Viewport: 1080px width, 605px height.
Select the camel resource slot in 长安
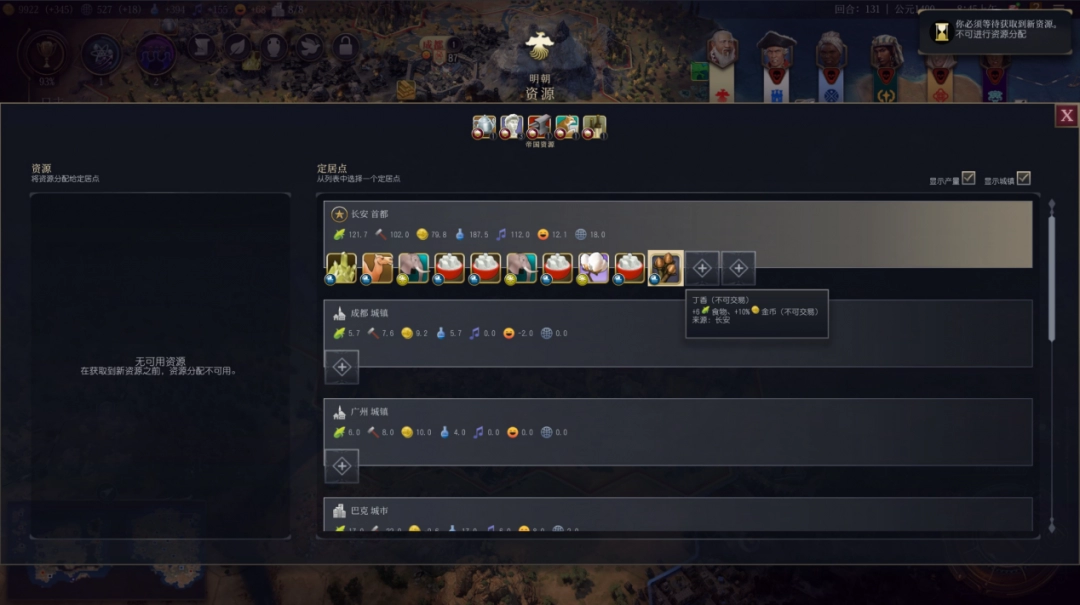pos(377,267)
